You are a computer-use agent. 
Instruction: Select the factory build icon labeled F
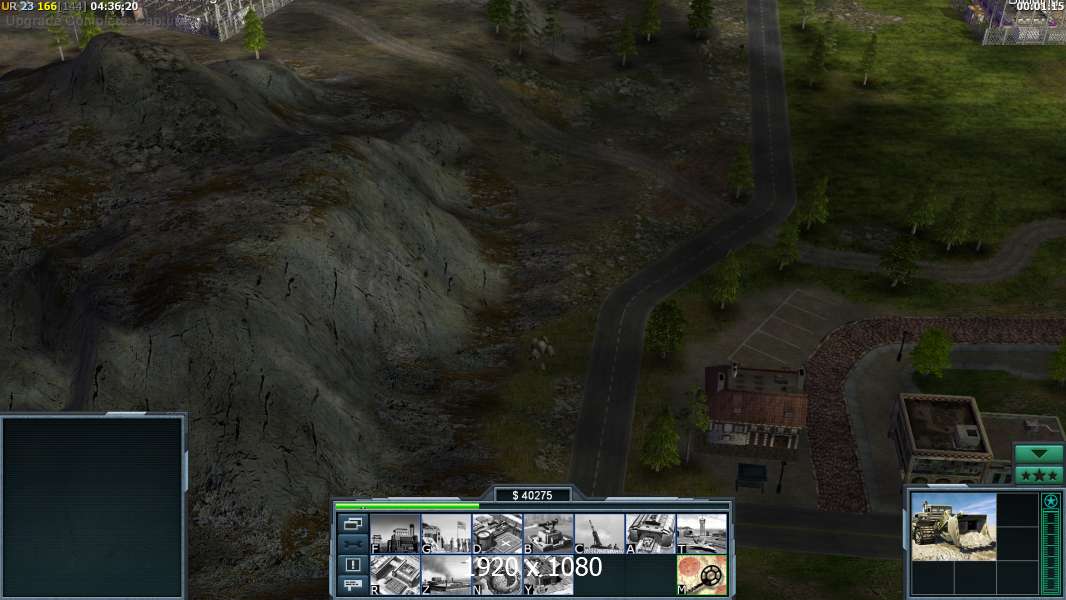pyautogui.click(x=395, y=533)
